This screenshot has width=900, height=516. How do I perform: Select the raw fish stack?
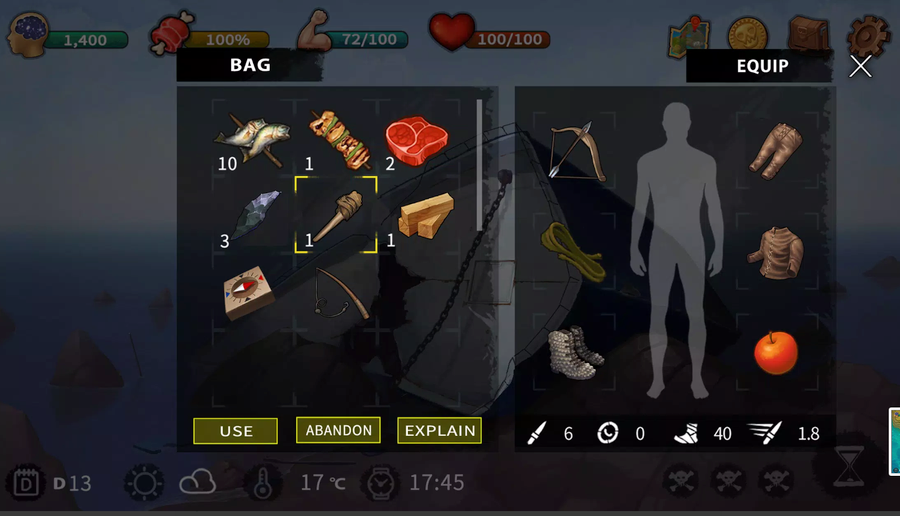[x=250, y=137]
